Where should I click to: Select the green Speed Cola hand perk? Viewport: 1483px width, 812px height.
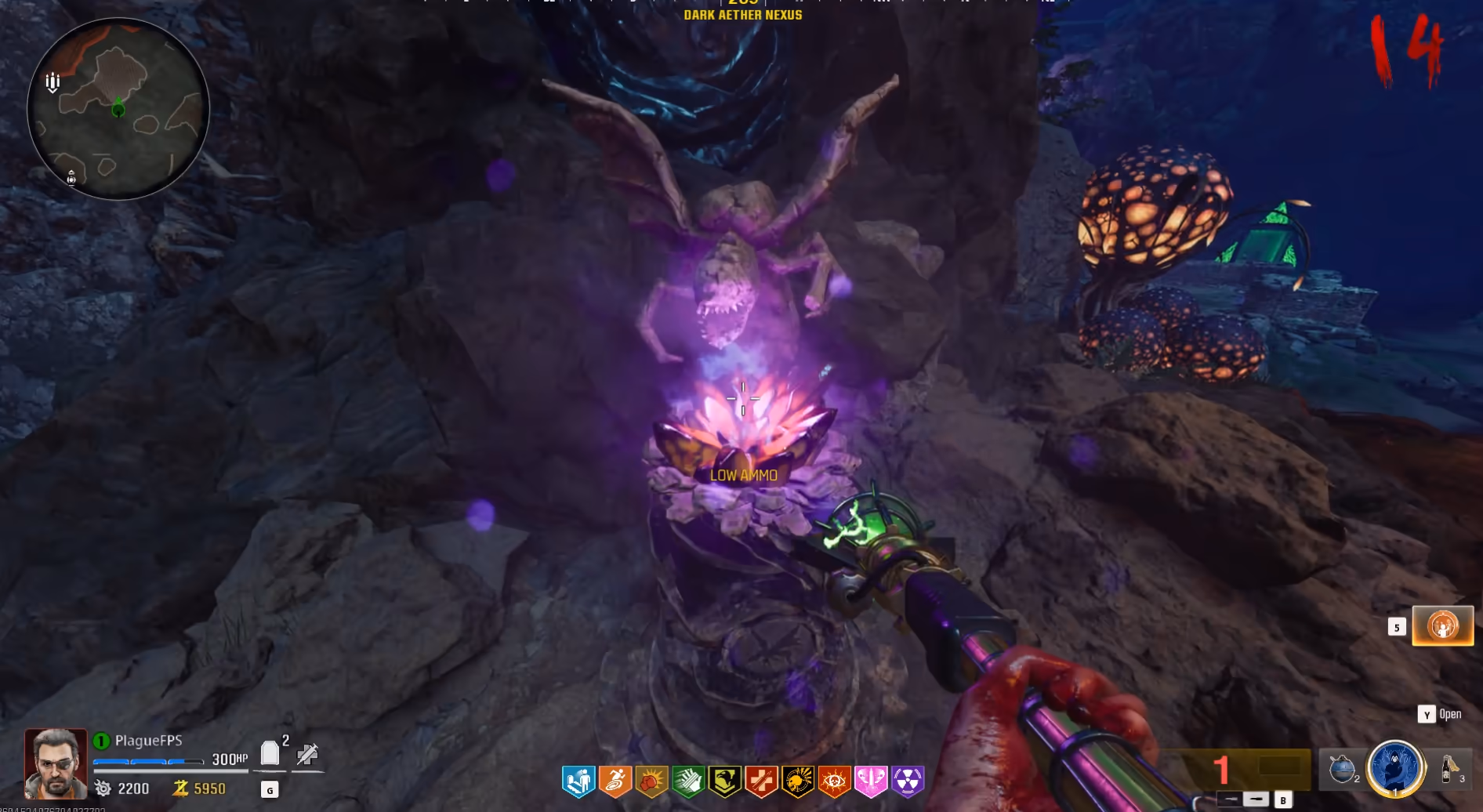pos(688,781)
